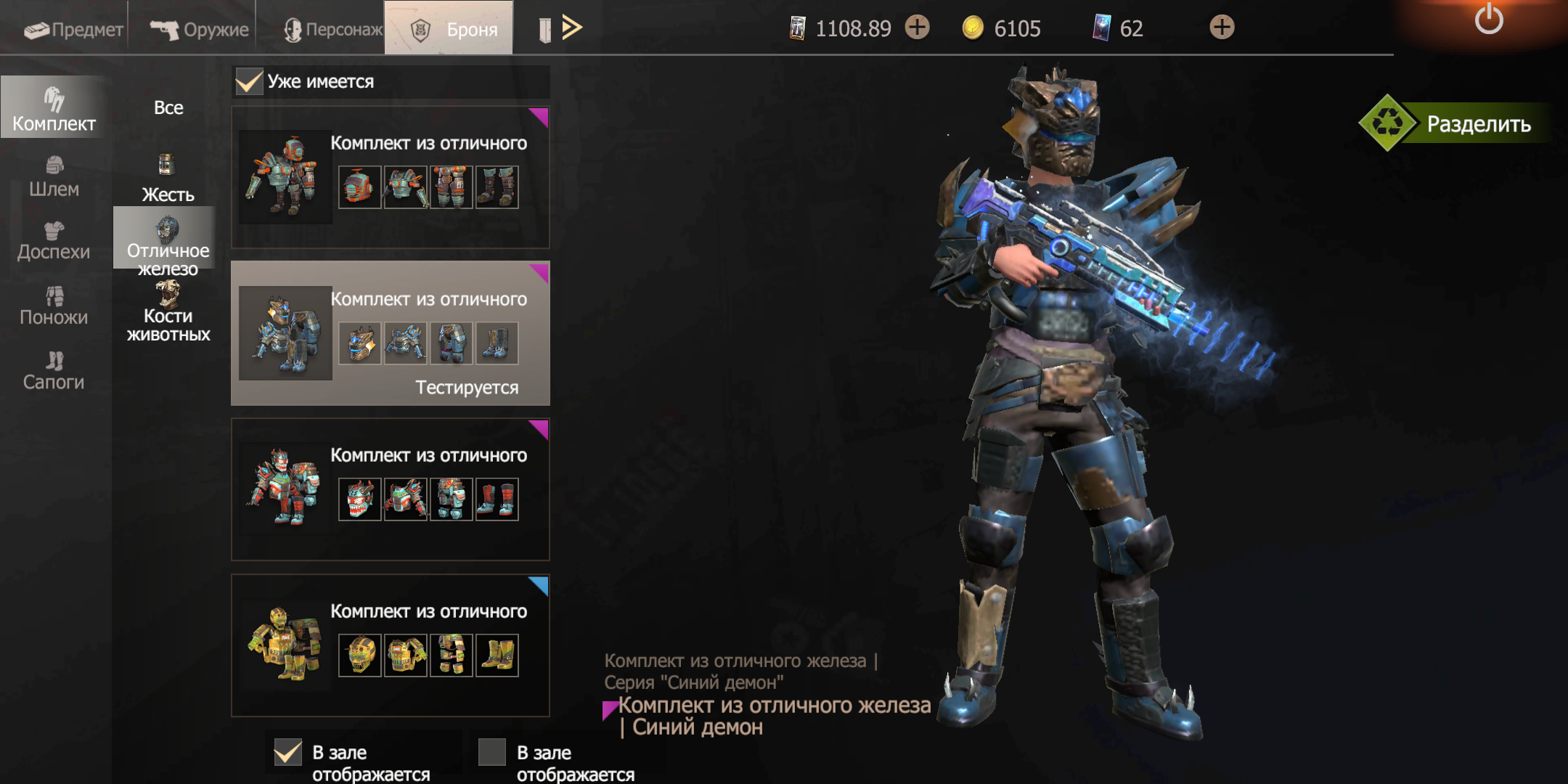Open the Оружие tab
Screen dimensions: 1568x784
[x=200, y=29]
